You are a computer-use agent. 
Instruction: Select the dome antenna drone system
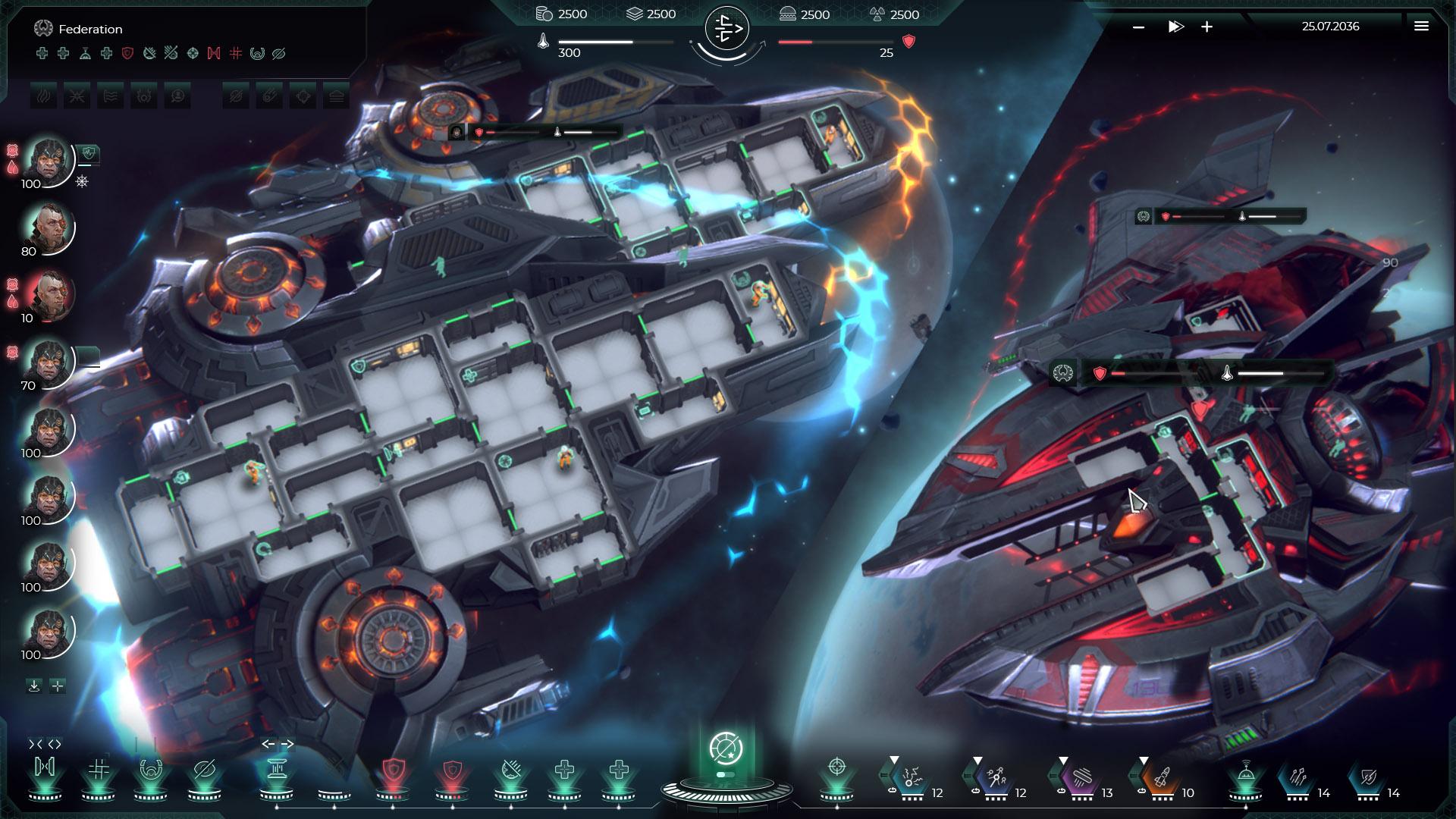[1245, 773]
